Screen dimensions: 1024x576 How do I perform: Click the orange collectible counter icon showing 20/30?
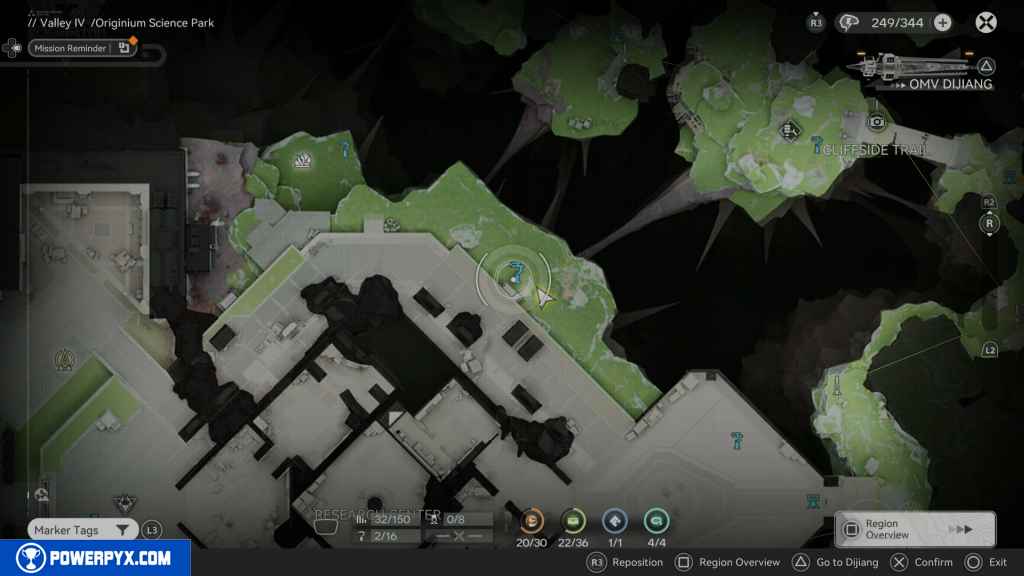(533, 520)
